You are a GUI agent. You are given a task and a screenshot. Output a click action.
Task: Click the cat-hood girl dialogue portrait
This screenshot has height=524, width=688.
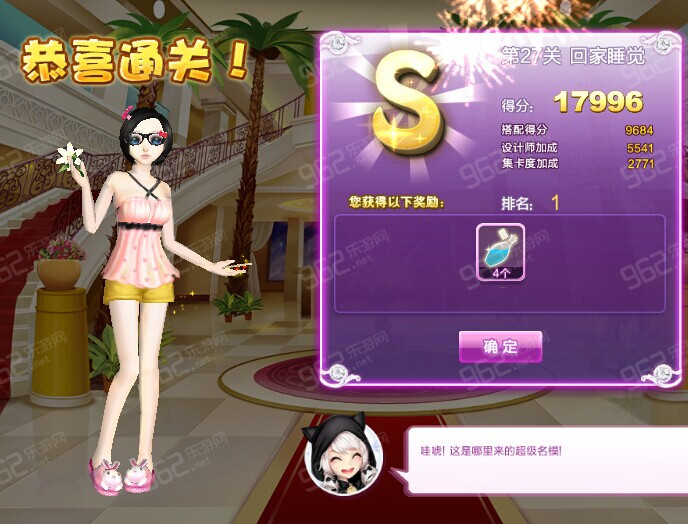(x=344, y=453)
